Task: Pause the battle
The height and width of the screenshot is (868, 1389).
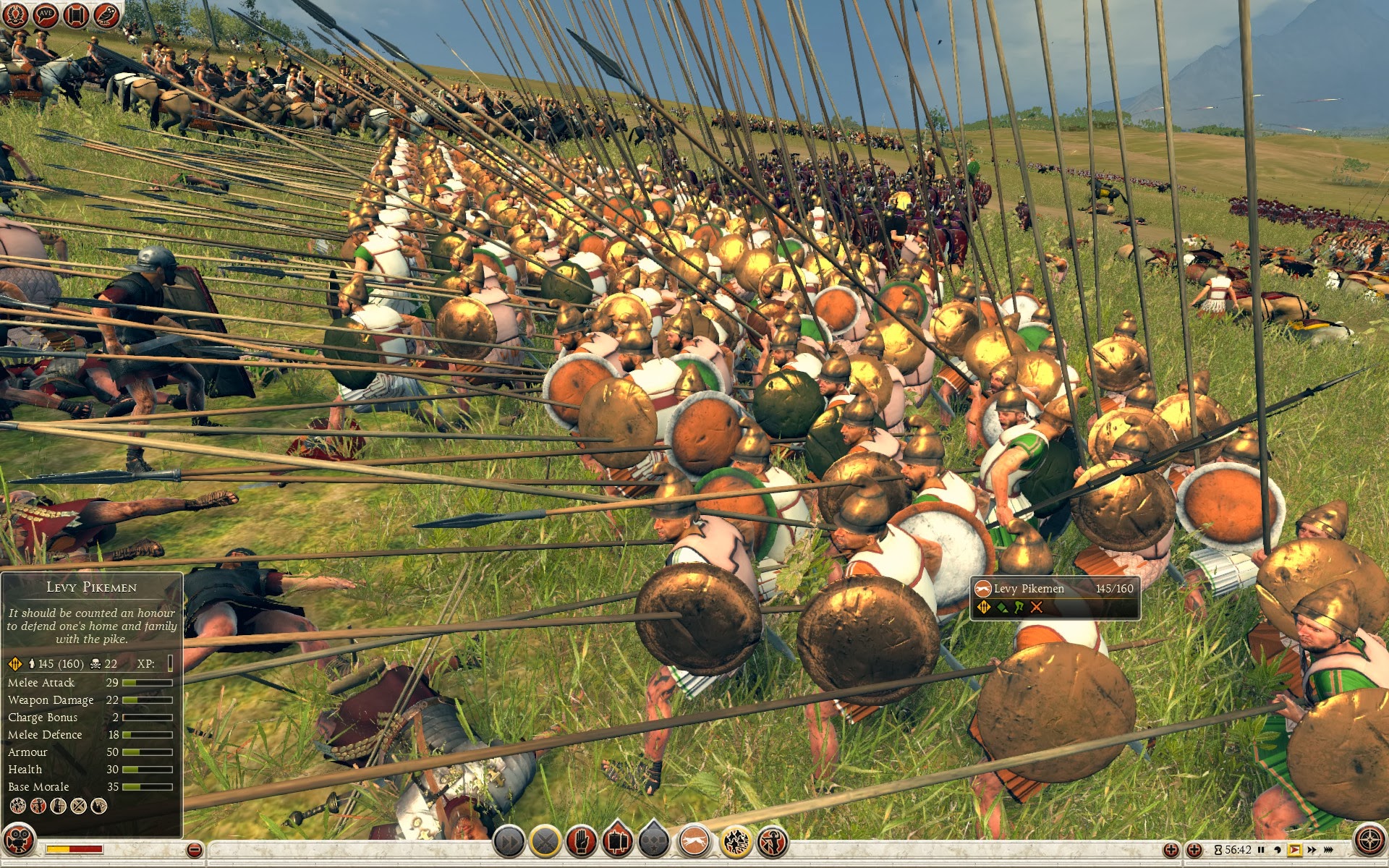Action: pyautogui.click(x=1261, y=850)
